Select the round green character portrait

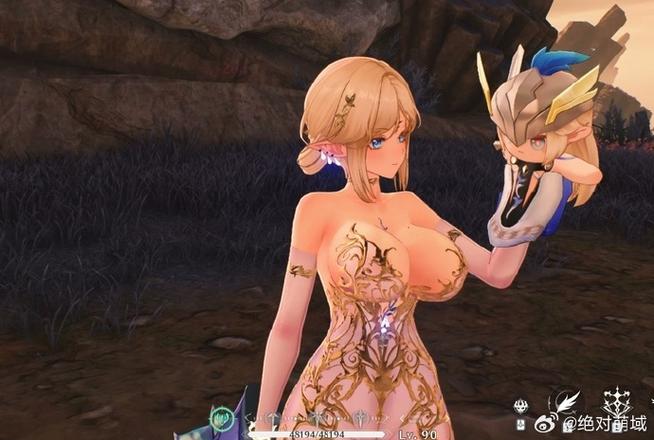coord(222,417)
